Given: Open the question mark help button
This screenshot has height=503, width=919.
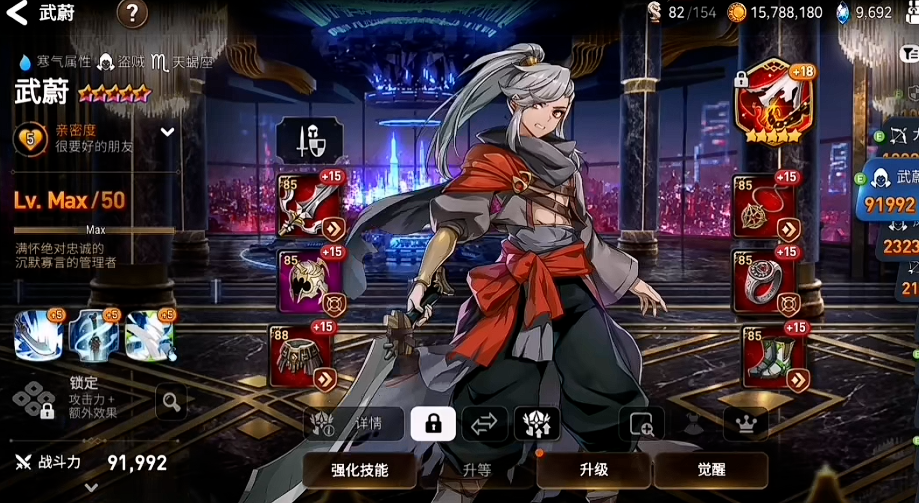Looking at the screenshot, I should click(x=132, y=14).
